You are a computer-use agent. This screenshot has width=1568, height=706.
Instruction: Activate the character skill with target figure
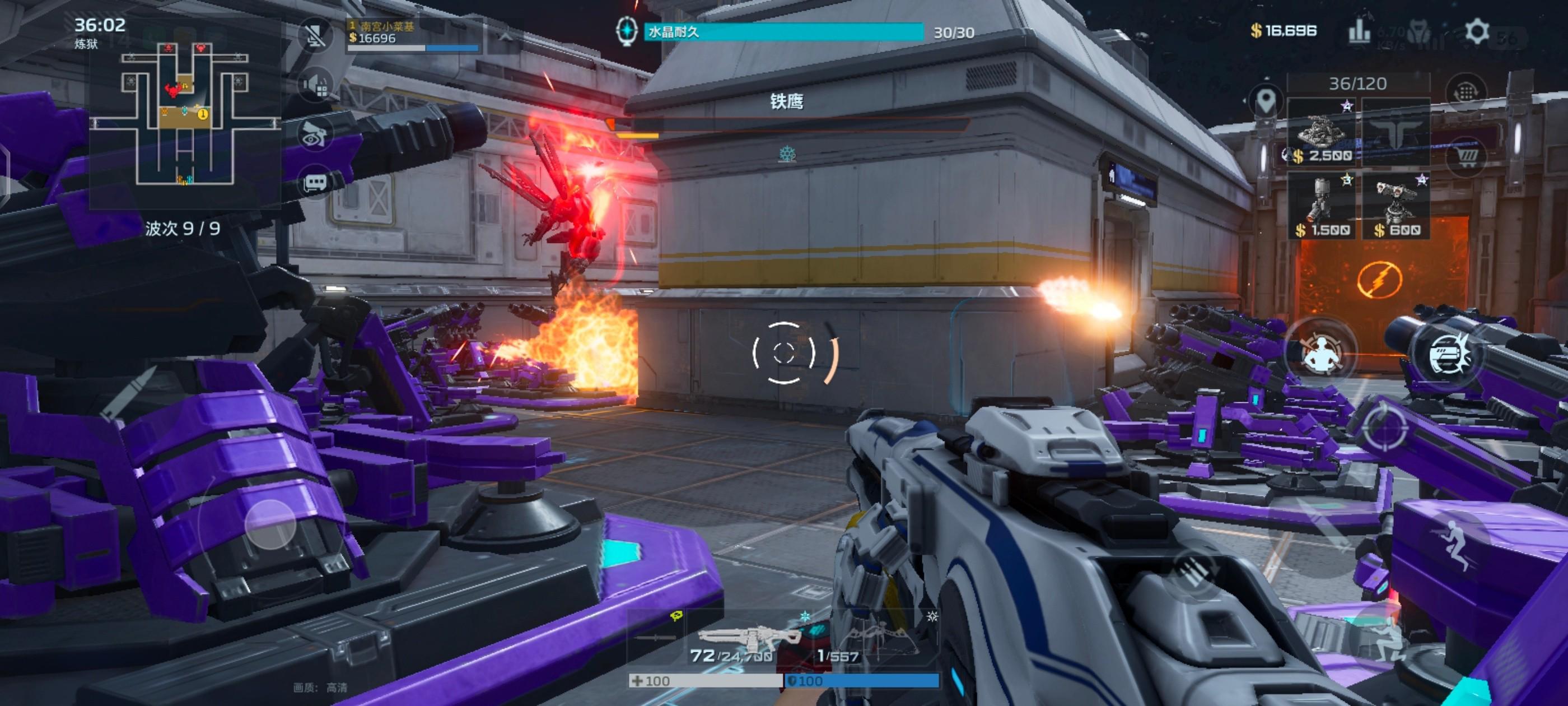[x=1320, y=352]
